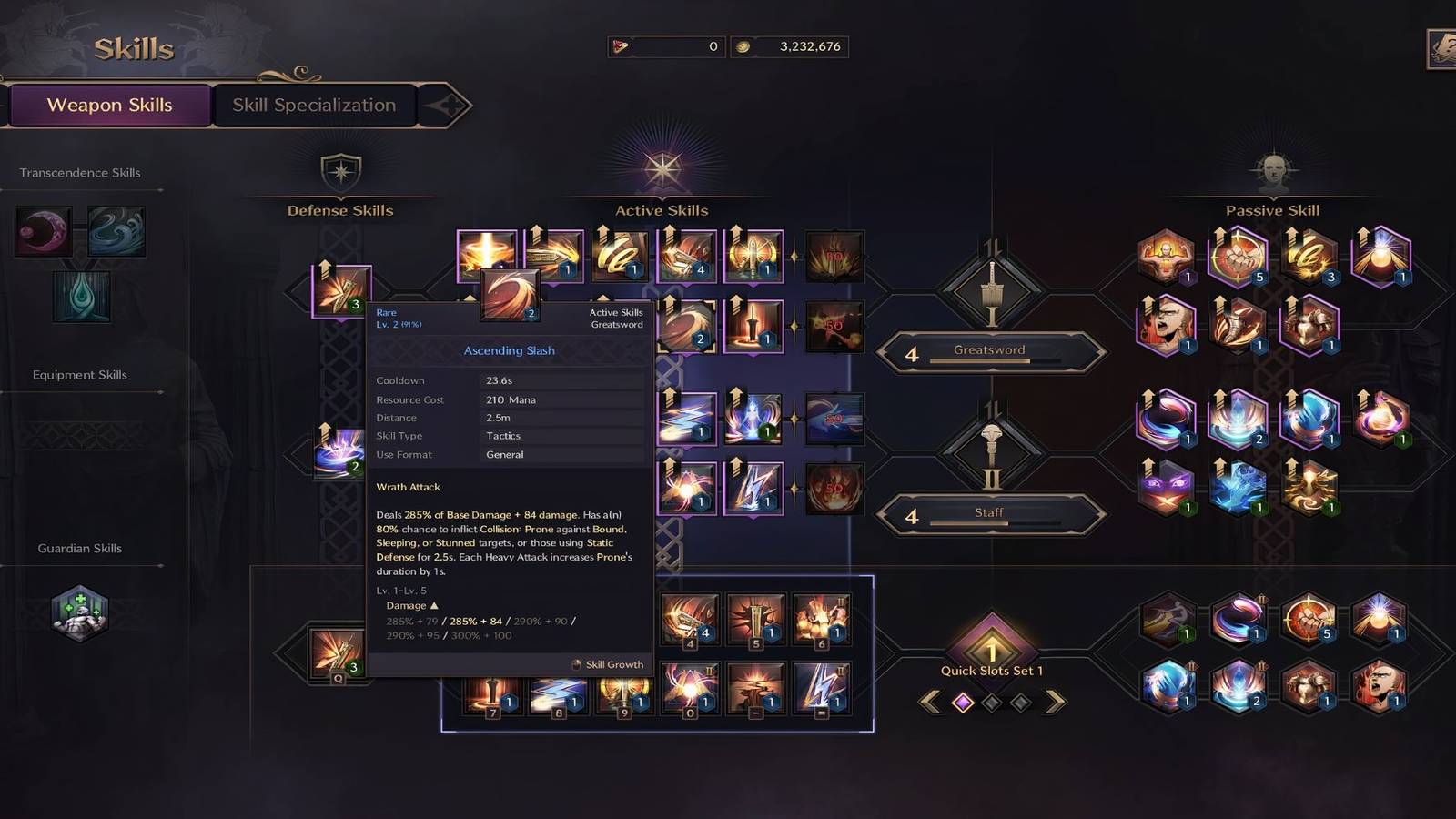
Task: Click the Skill Growth button
Action: [608, 664]
